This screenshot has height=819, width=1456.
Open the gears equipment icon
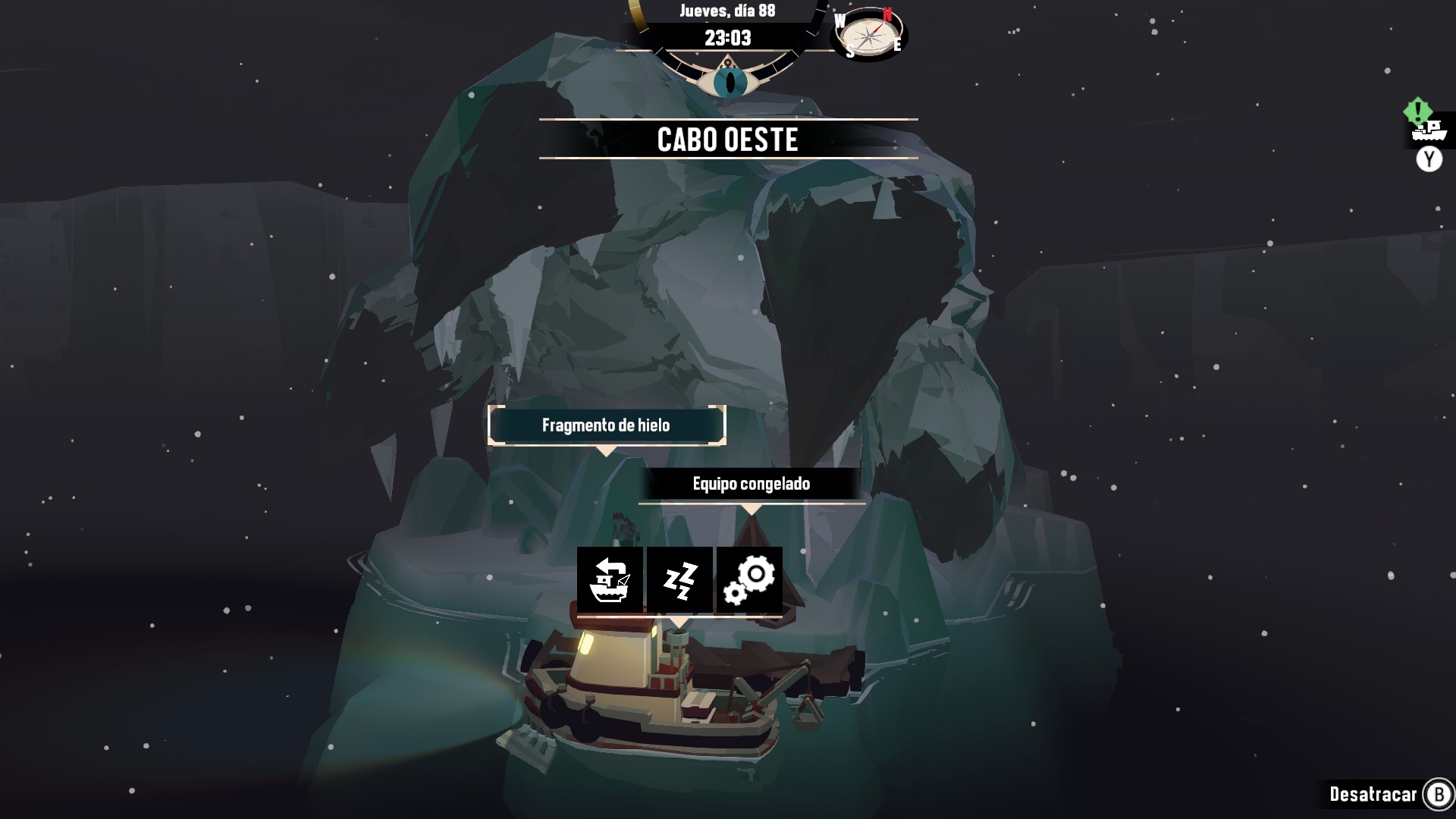pyautogui.click(x=749, y=580)
